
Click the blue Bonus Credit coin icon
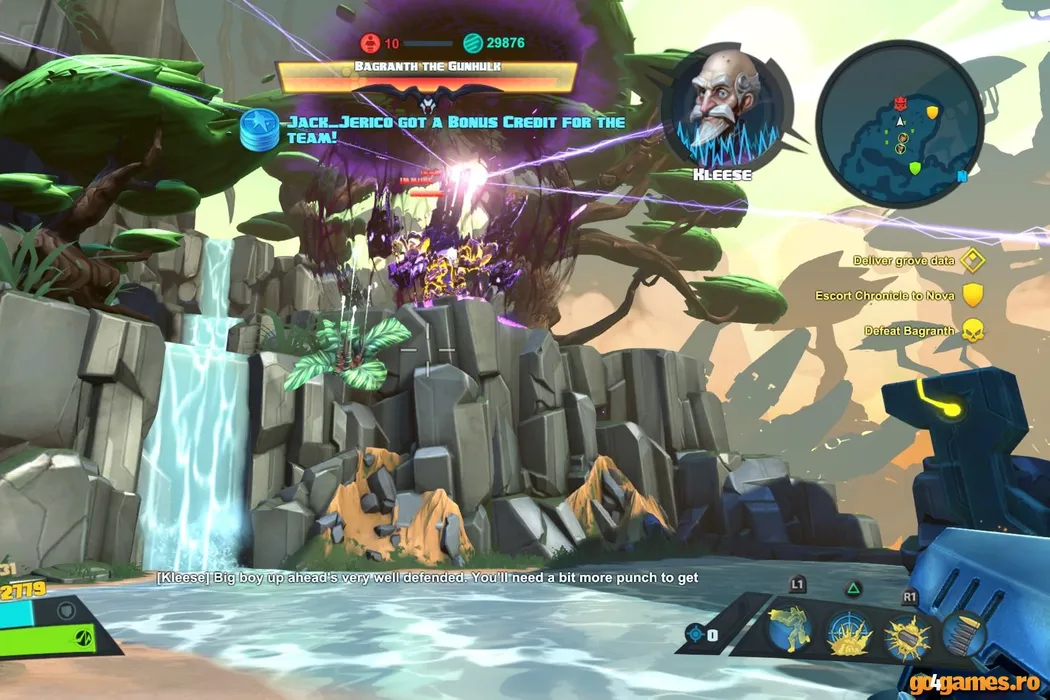(260, 130)
